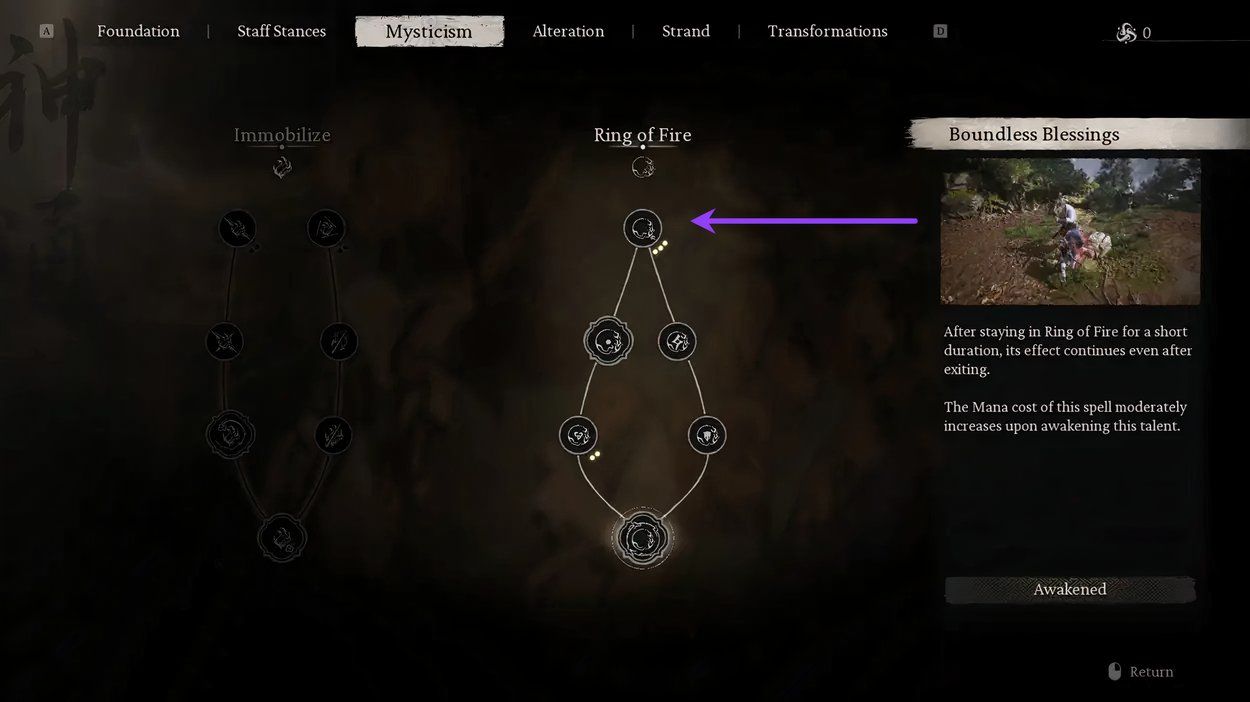
Task: Pick the Immobilize tree's bottom base node
Action: click(x=282, y=537)
